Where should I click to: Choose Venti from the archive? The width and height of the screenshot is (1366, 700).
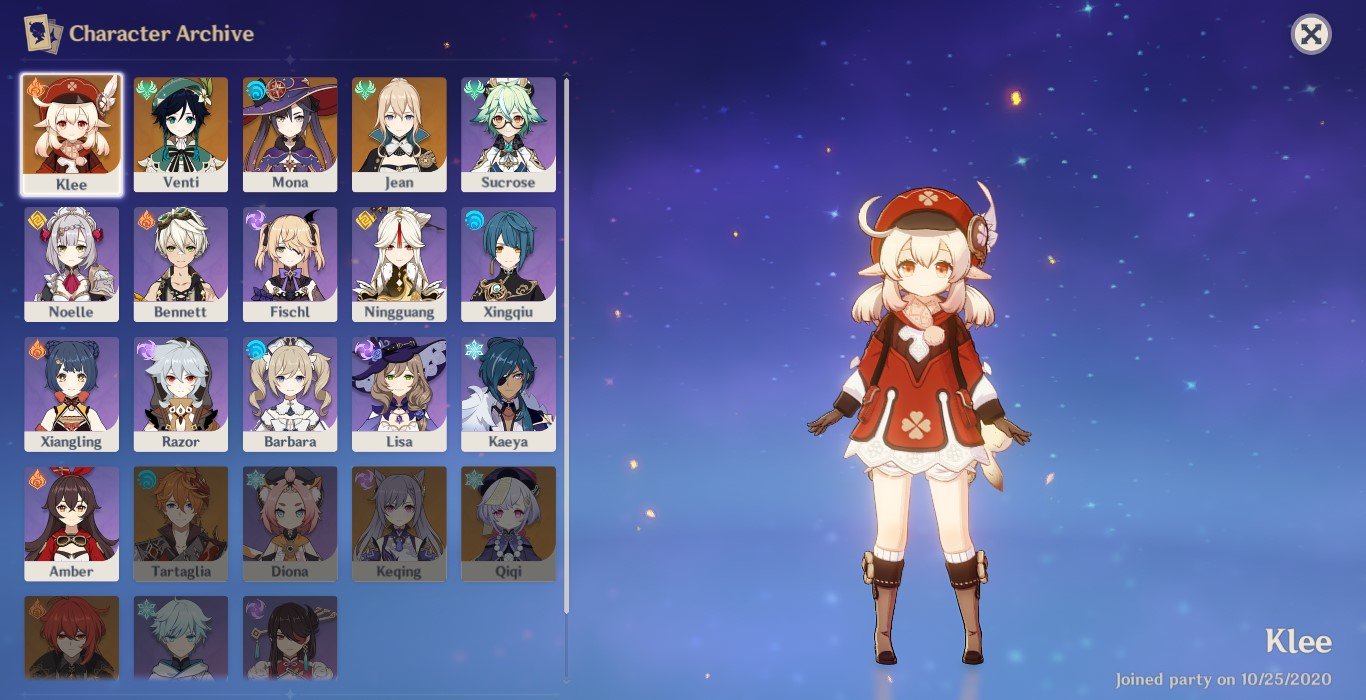click(181, 134)
